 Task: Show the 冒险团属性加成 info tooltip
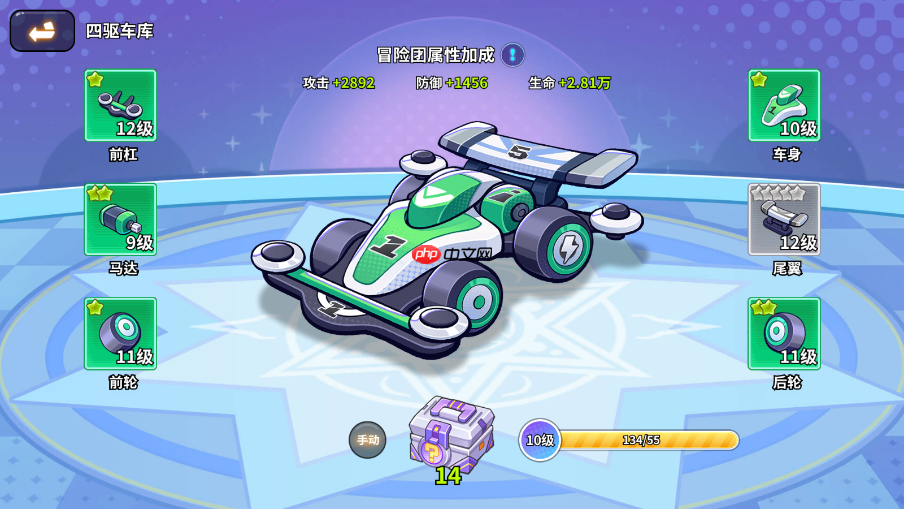(513, 54)
